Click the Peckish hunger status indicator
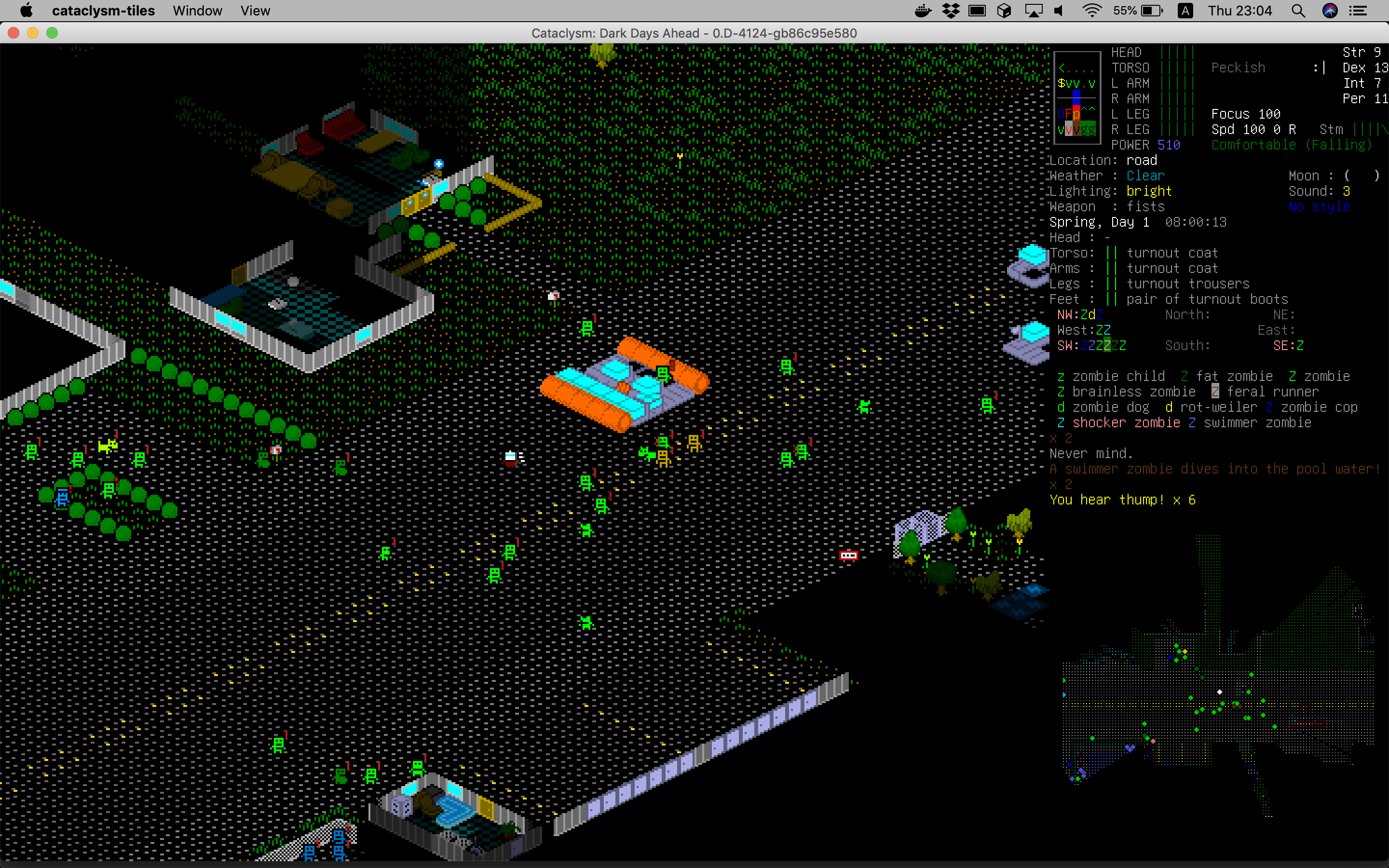This screenshot has height=868, width=1389. click(1238, 67)
